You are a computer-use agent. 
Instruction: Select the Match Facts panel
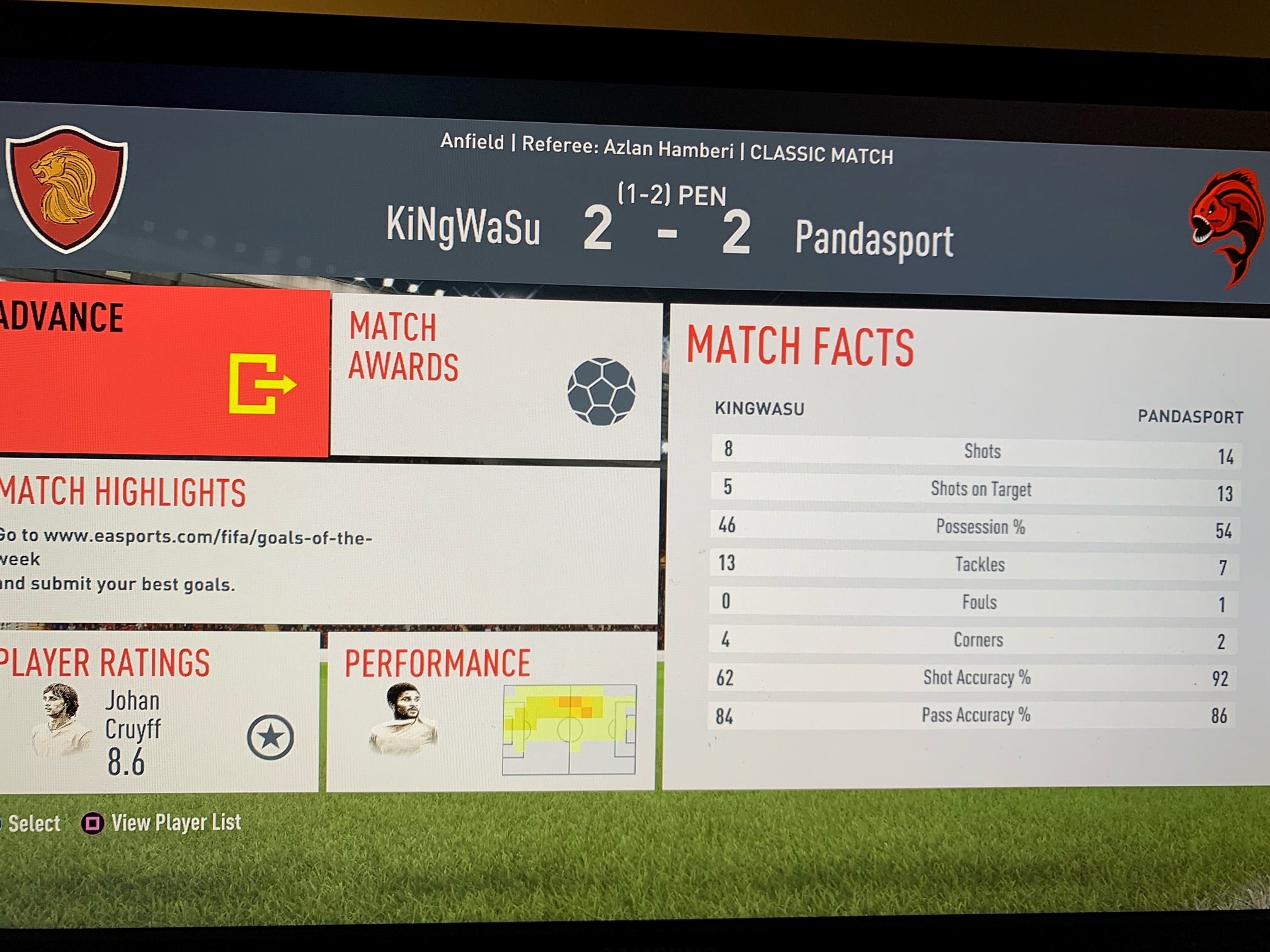(x=970, y=548)
